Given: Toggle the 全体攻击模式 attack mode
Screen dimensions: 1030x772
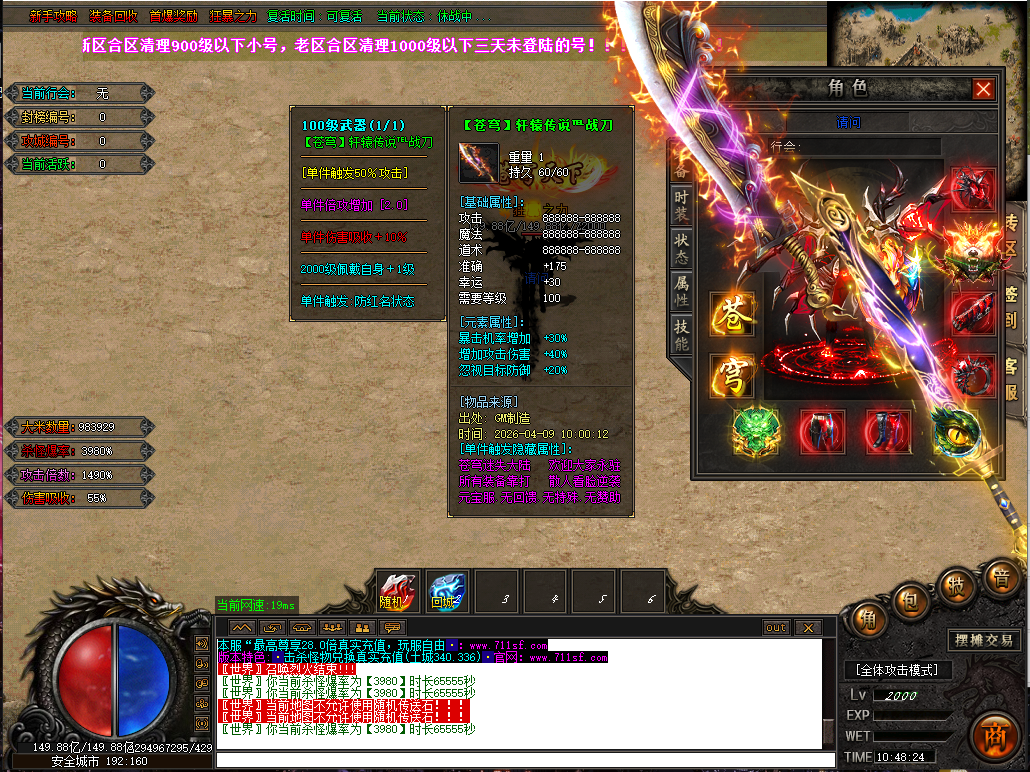Looking at the screenshot, I should click(x=893, y=670).
